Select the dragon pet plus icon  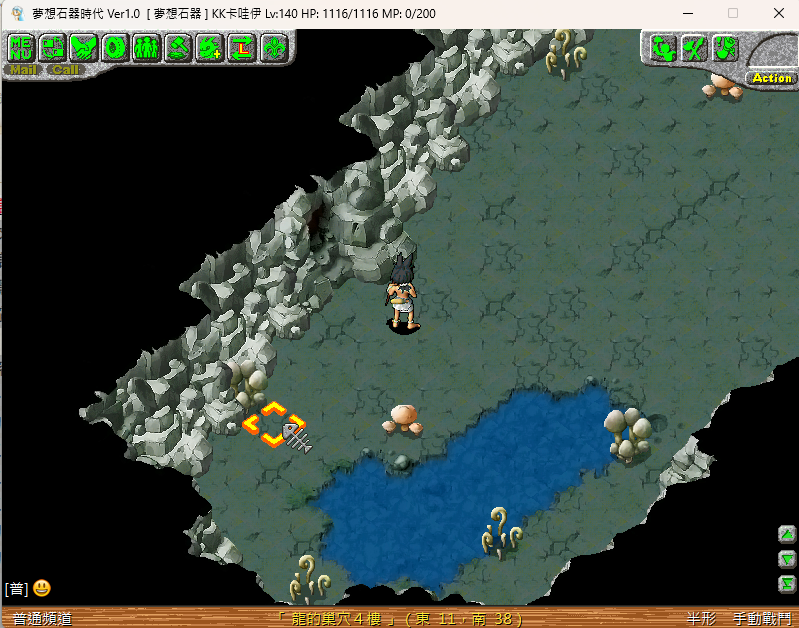pyautogui.click(x=209, y=47)
